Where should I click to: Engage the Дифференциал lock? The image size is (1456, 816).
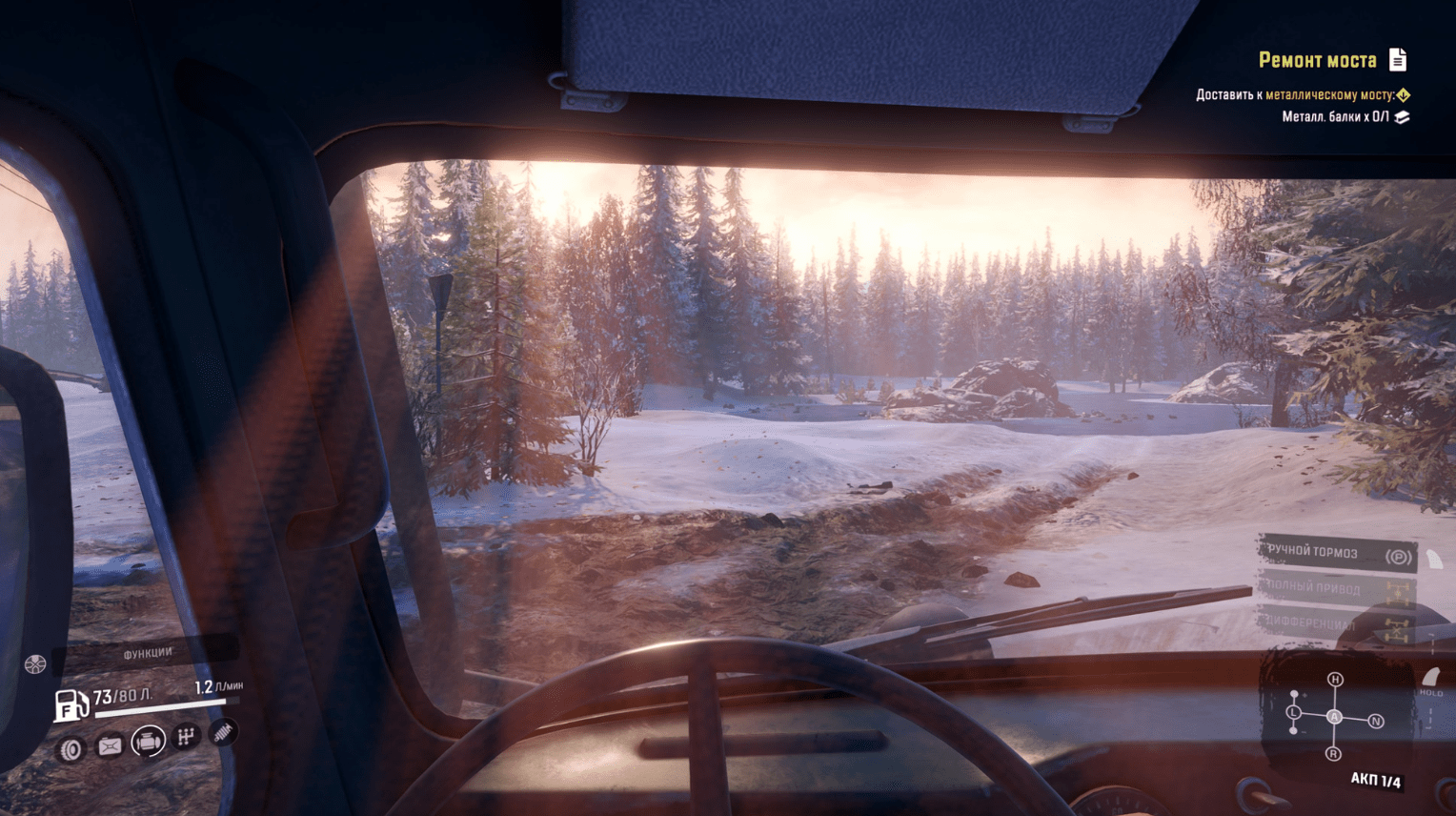click(x=1332, y=624)
